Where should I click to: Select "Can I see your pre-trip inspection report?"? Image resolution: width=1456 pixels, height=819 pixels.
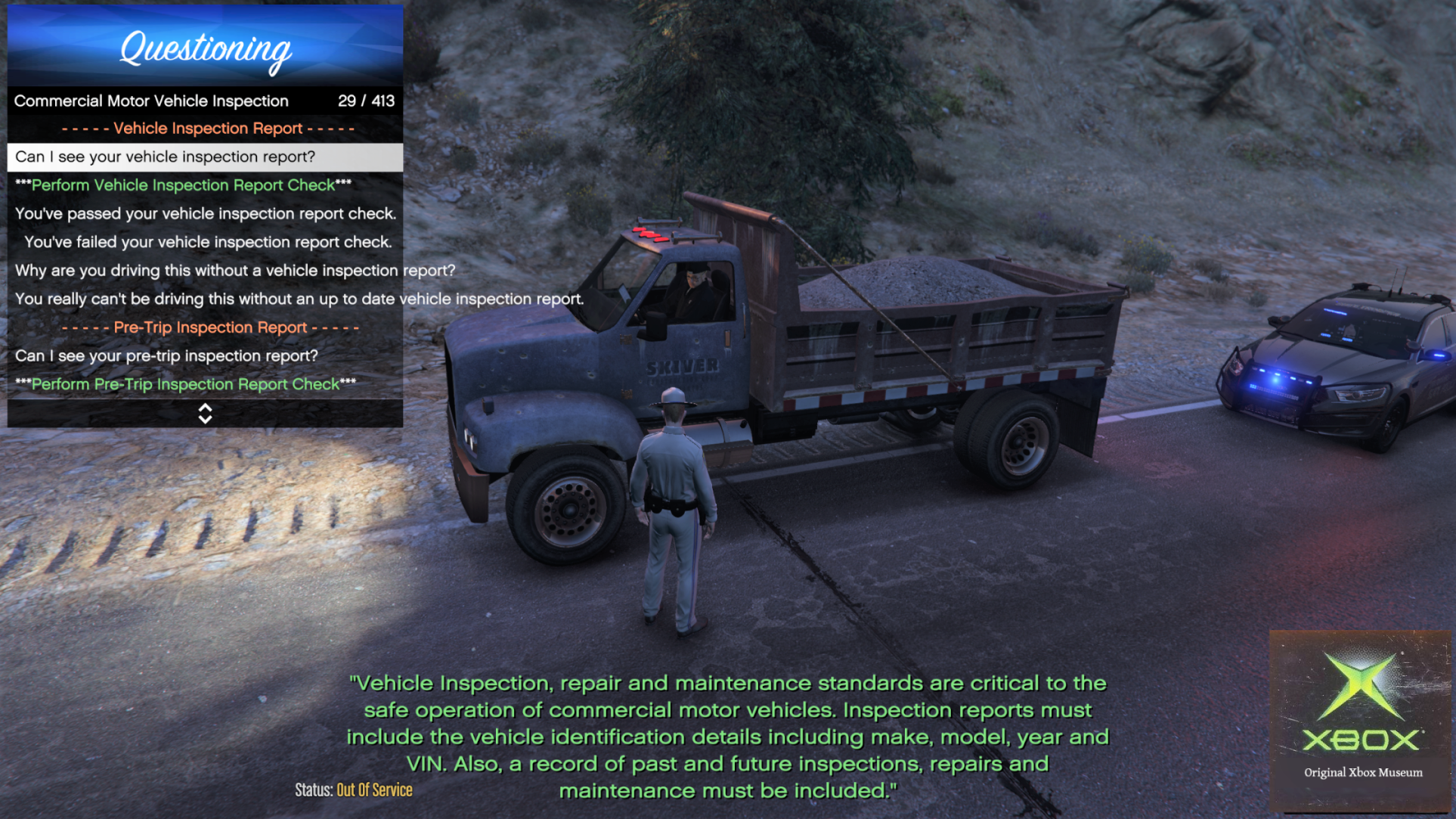point(166,356)
